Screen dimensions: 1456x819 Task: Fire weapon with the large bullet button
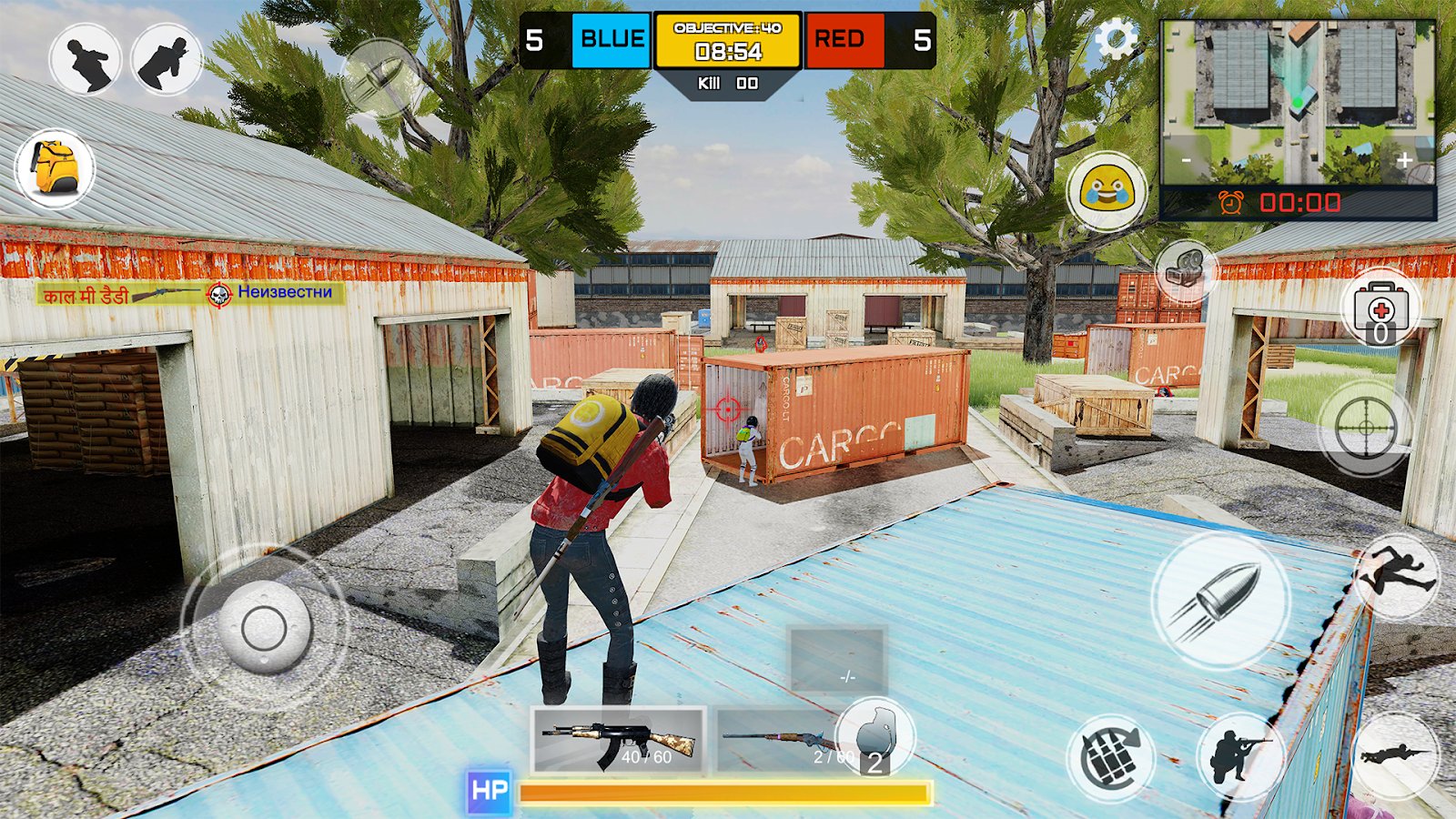pos(1220,601)
